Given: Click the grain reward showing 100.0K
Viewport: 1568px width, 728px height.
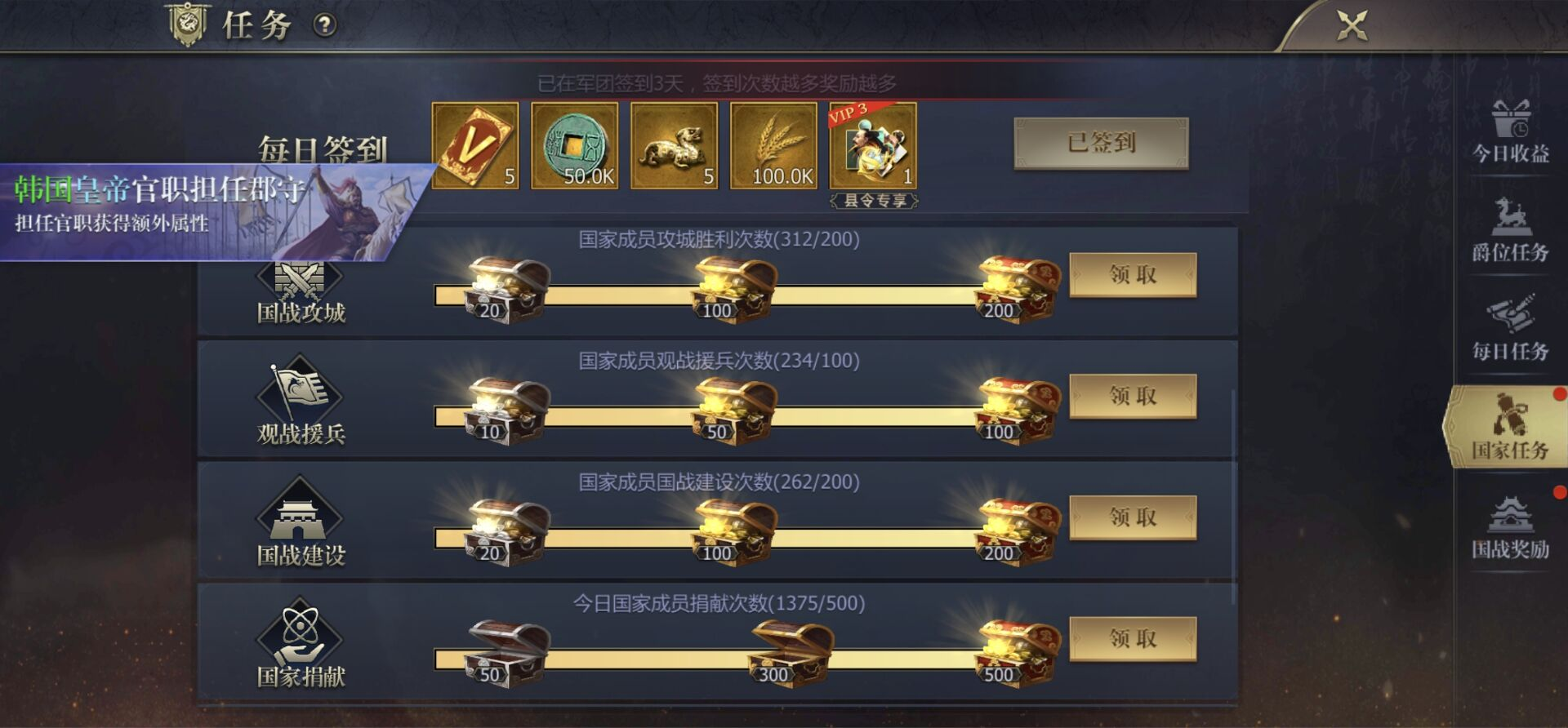Looking at the screenshot, I should point(773,145).
